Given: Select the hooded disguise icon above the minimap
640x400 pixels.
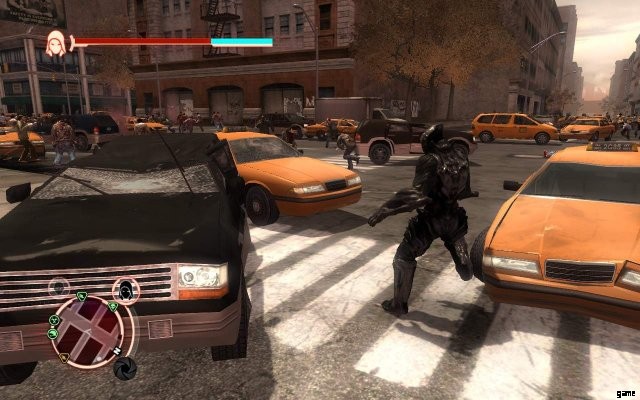Looking at the screenshot, I should (x=125, y=290).
